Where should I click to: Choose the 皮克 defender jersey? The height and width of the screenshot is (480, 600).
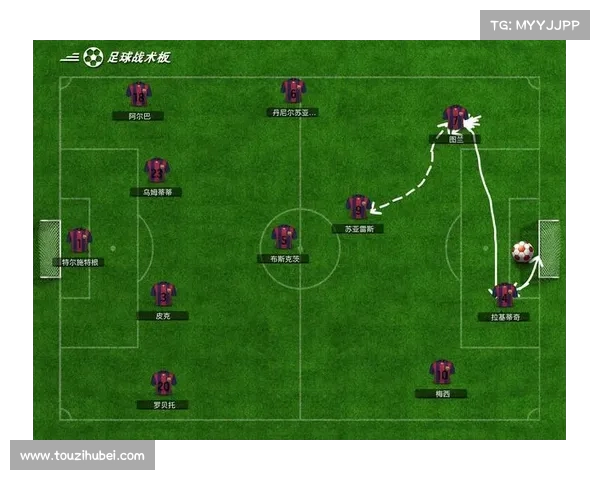tap(163, 294)
